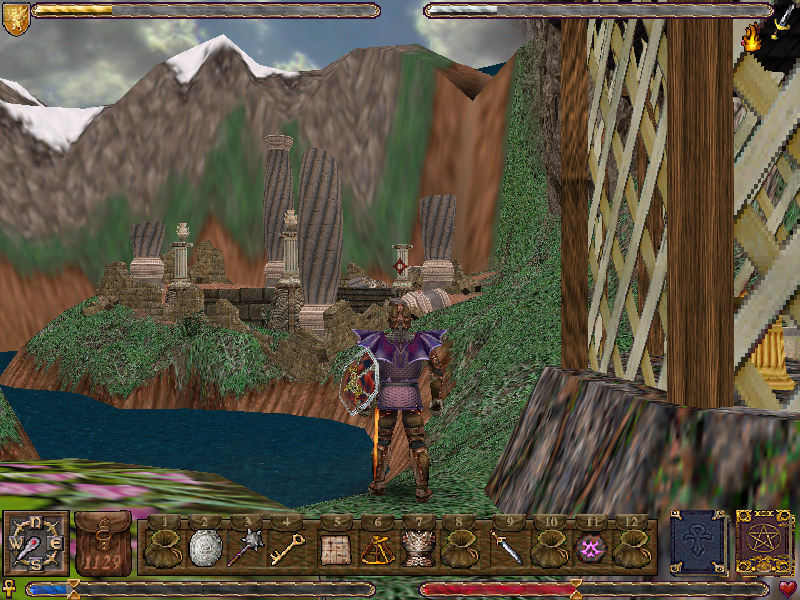Viewport: 800px width, 600px height.
Task: Open the leather backpack inventory
Action: (102, 543)
